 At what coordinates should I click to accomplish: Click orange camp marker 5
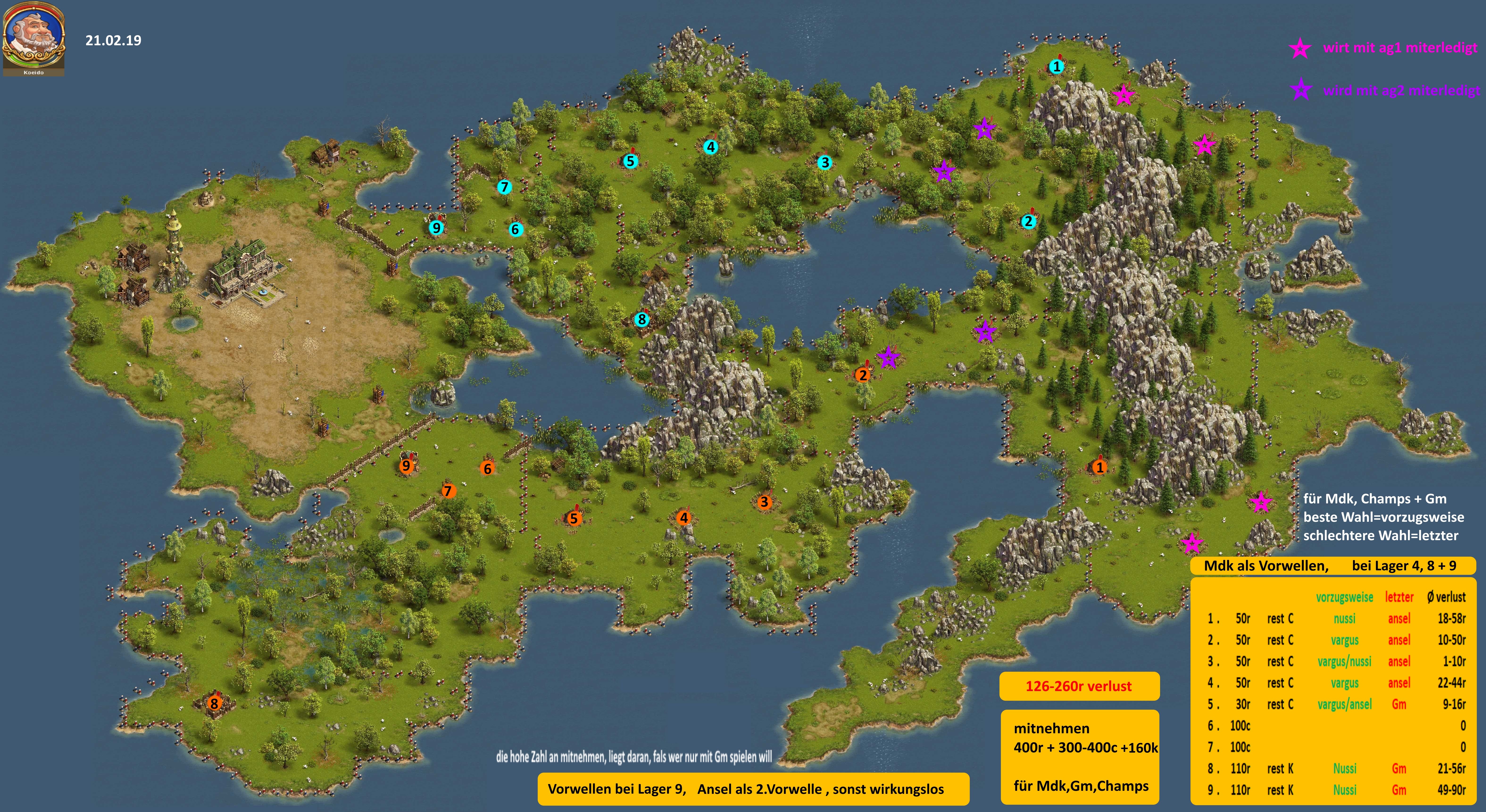click(x=573, y=518)
